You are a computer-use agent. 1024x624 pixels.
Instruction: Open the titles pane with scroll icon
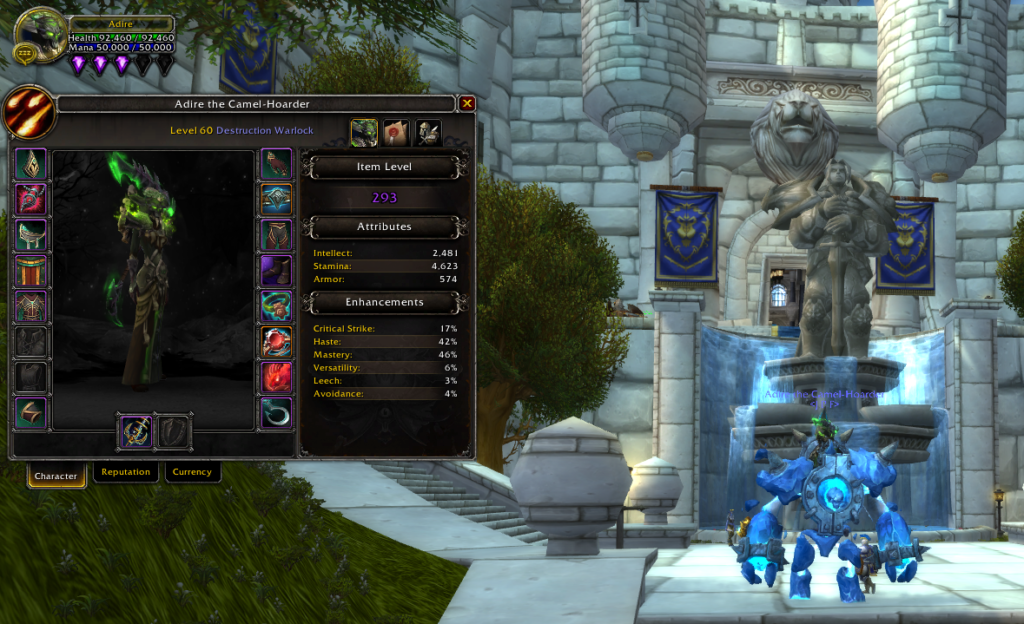(x=397, y=132)
